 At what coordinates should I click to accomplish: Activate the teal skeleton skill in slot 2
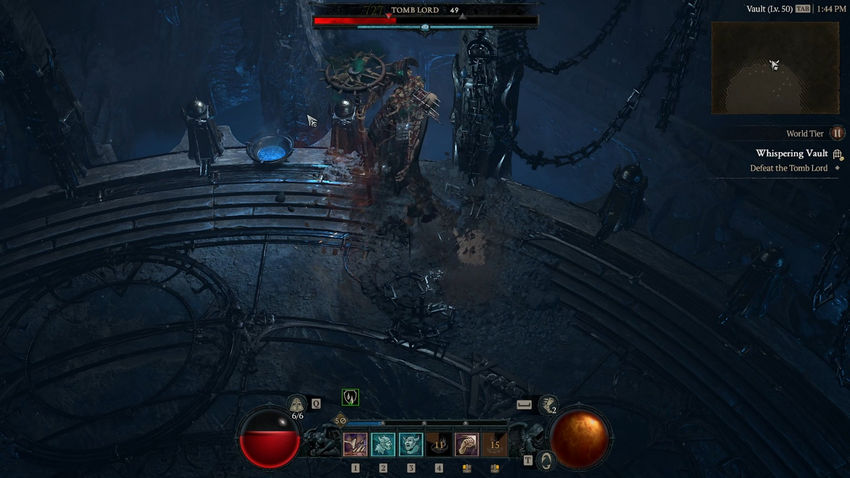[x=383, y=444]
